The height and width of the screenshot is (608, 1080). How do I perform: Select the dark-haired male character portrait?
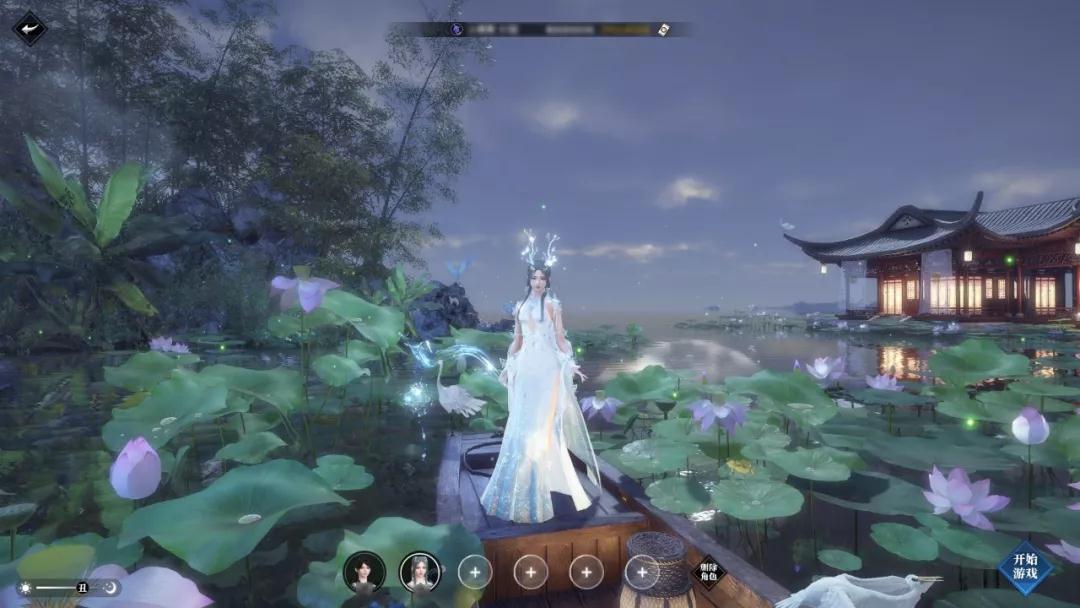coord(364,572)
